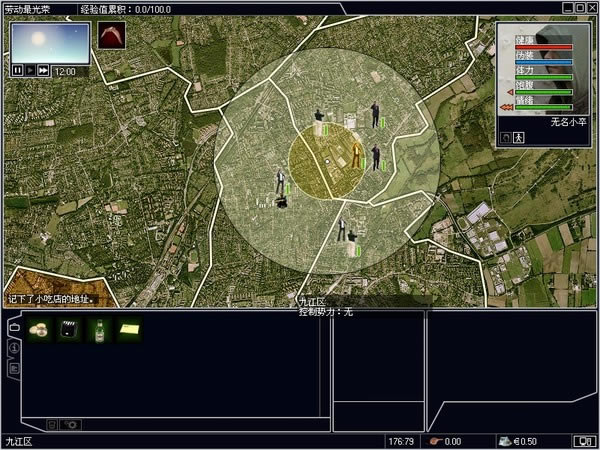
Task: Switch to the middle side tab with circular icon
Action: click(13, 348)
